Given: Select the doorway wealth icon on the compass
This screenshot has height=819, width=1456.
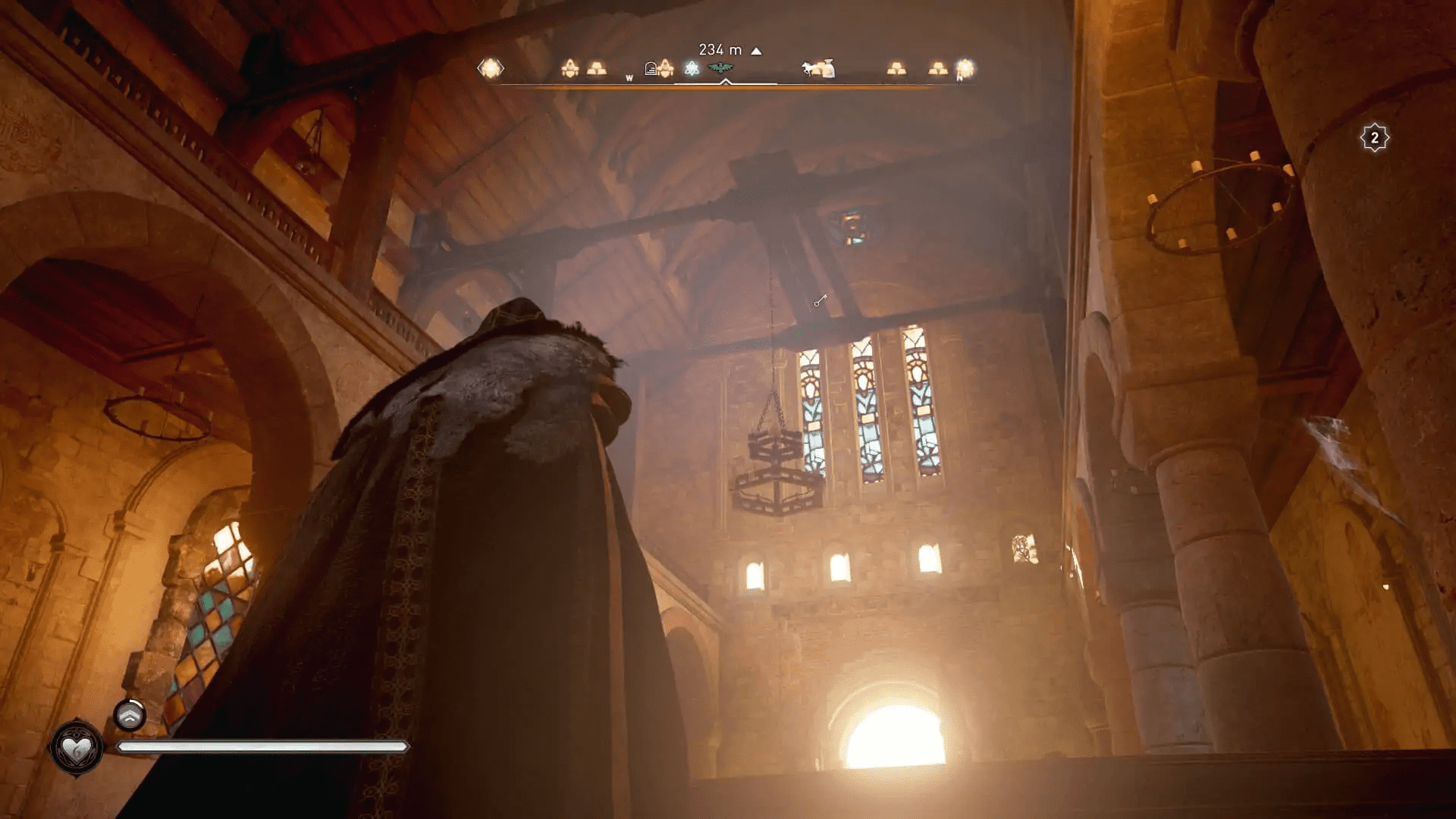Looking at the screenshot, I should (651, 67).
